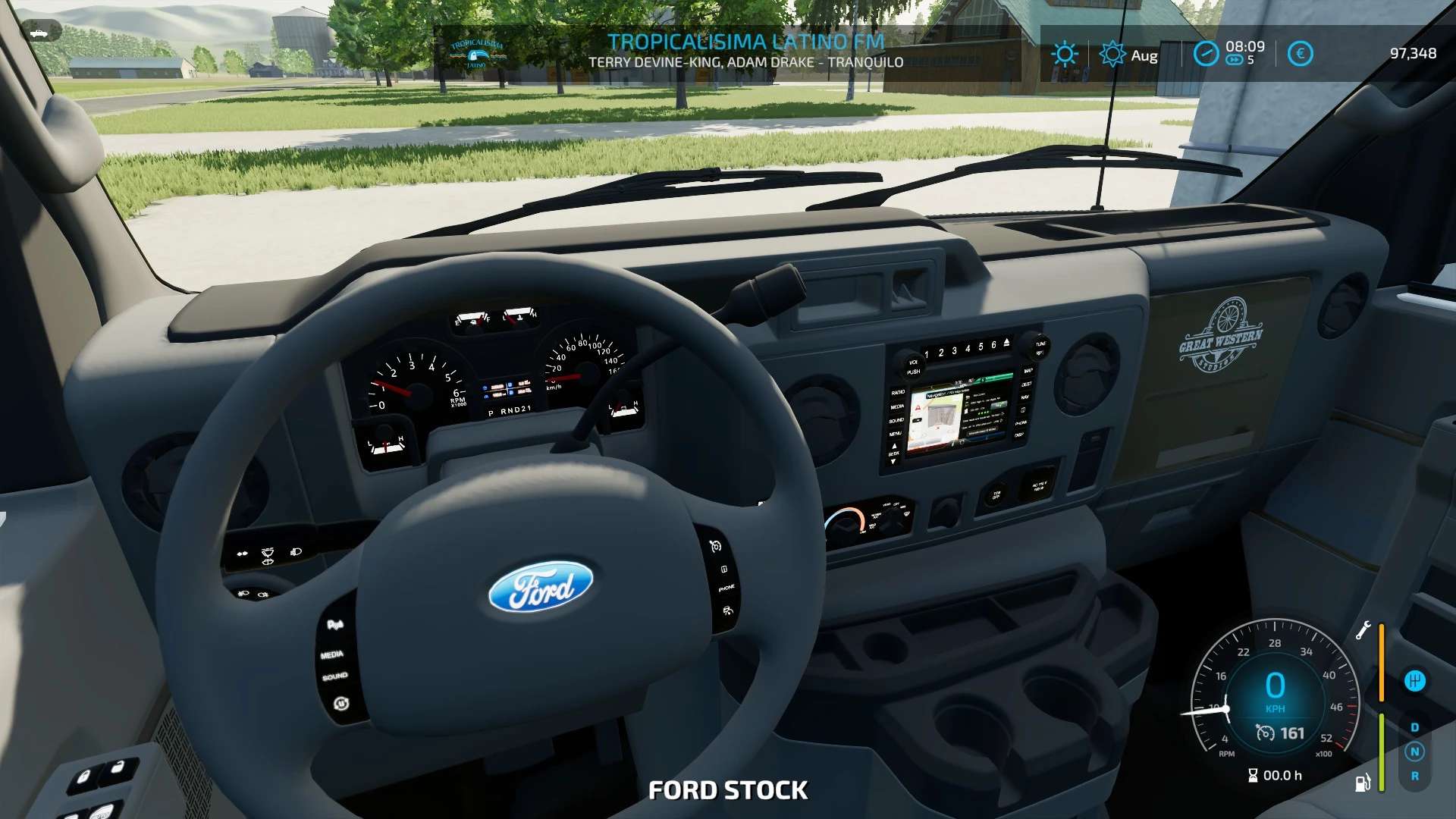Click the fuel pump icon
Viewport: 1456px width, 819px height.
point(1362,783)
